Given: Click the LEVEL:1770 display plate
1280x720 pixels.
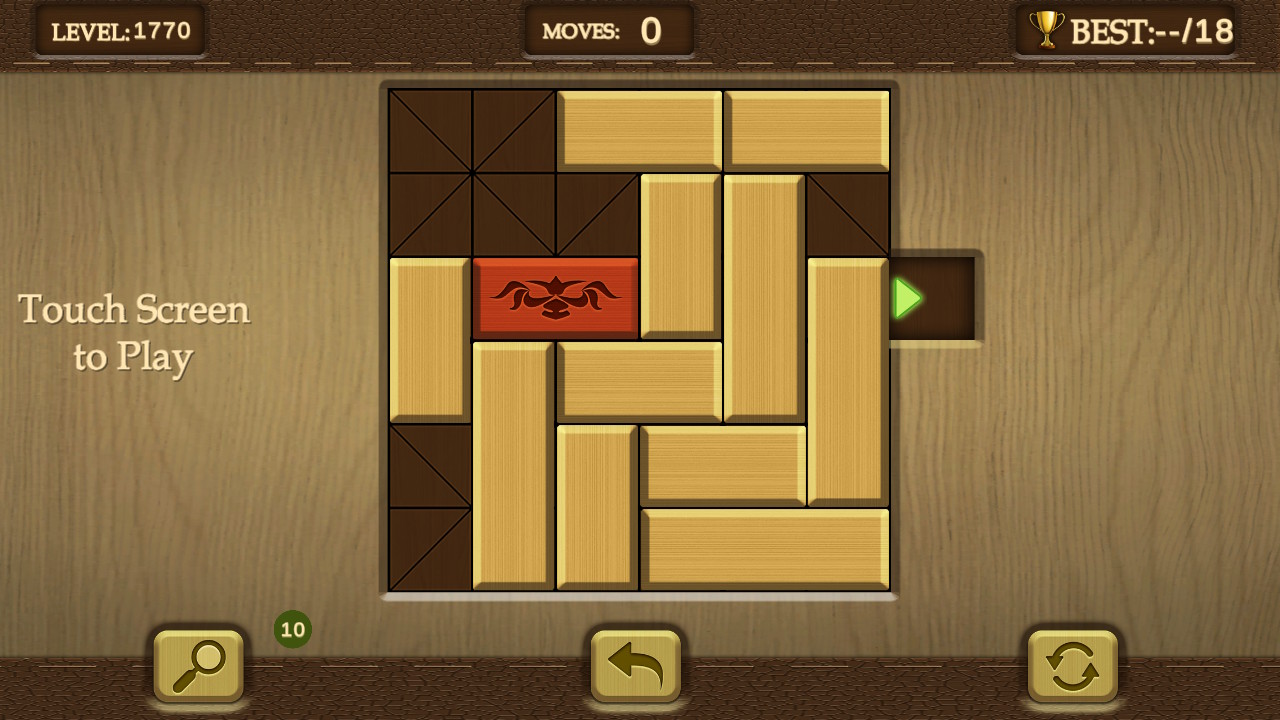Looking at the screenshot, I should pyautogui.click(x=120, y=29).
